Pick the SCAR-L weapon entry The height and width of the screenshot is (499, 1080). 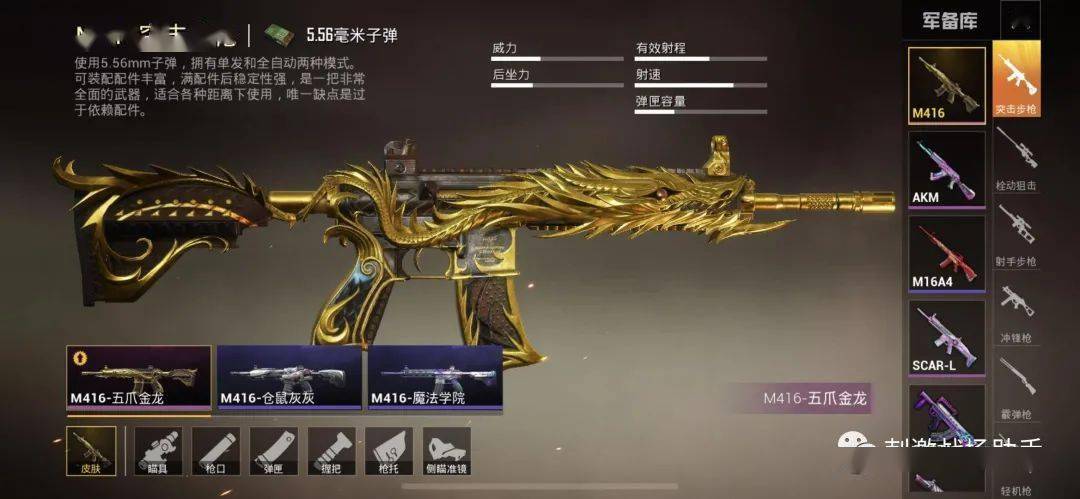pyautogui.click(x=946, y=337)
